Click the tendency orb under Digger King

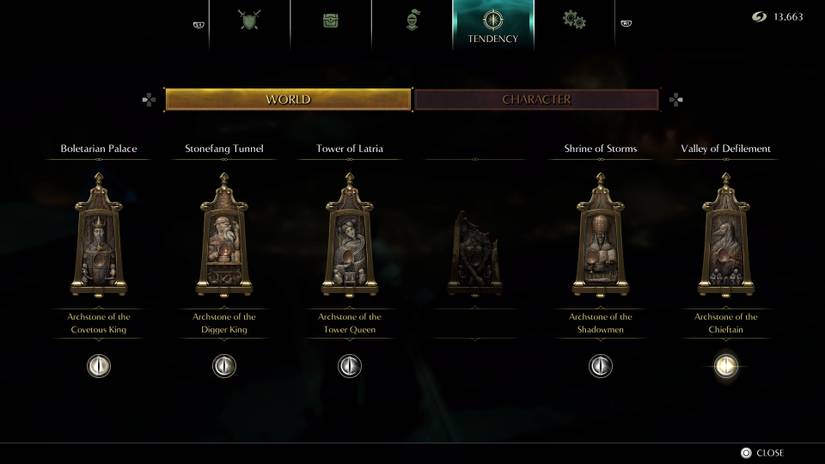224,365
